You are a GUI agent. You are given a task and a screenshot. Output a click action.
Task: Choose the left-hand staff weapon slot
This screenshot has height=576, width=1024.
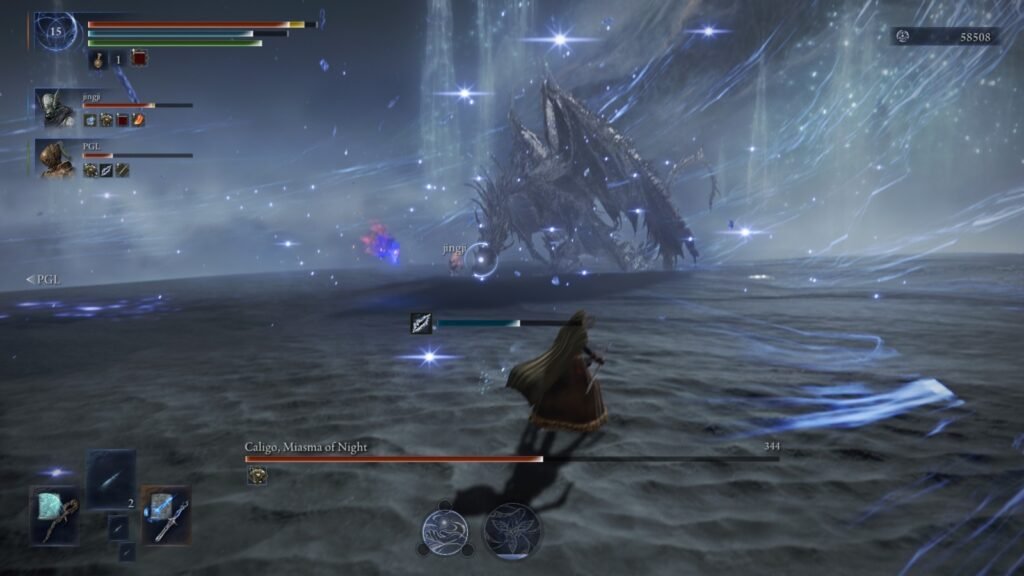(54, 515)
